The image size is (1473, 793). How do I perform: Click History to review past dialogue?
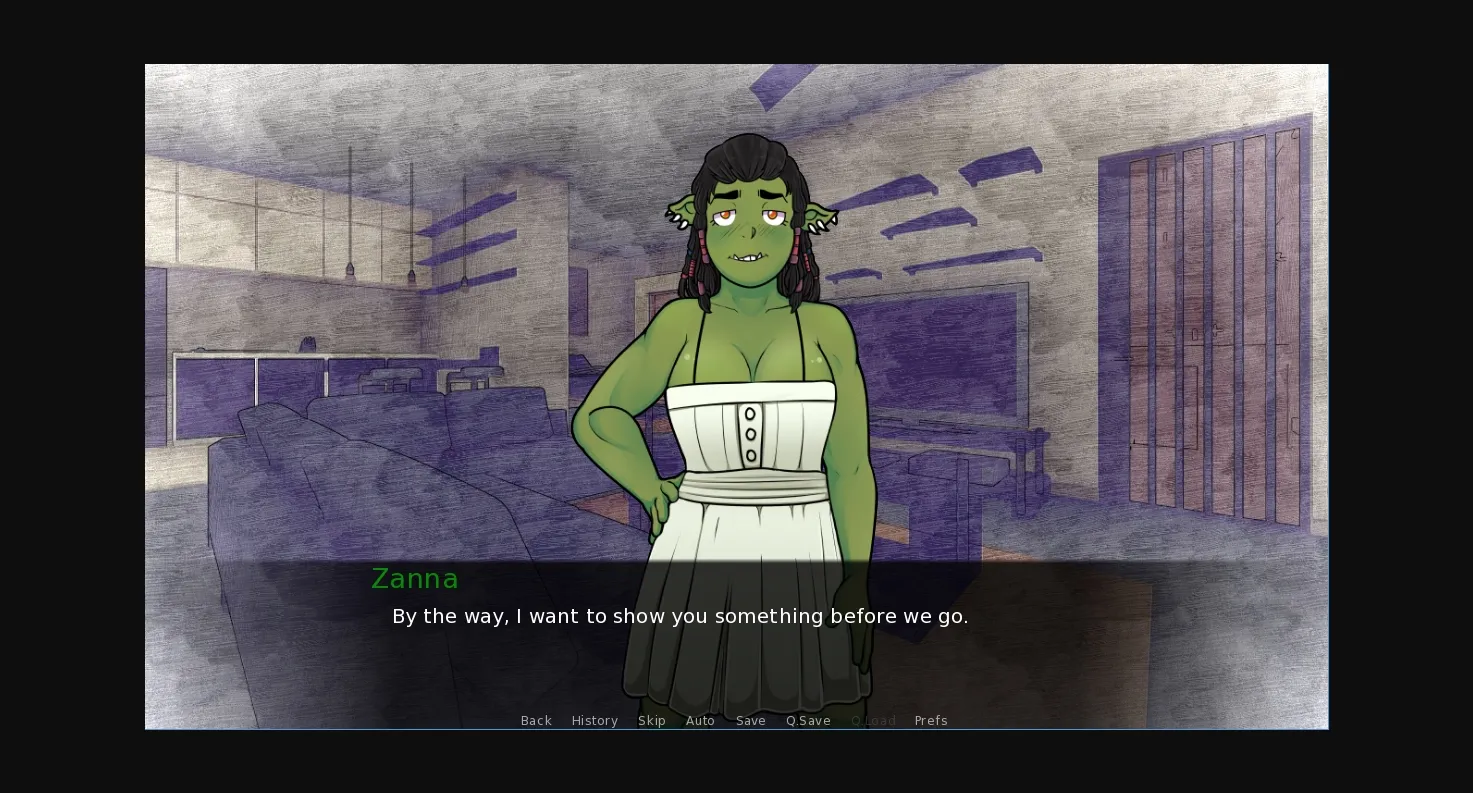click(x=594, y=720)
